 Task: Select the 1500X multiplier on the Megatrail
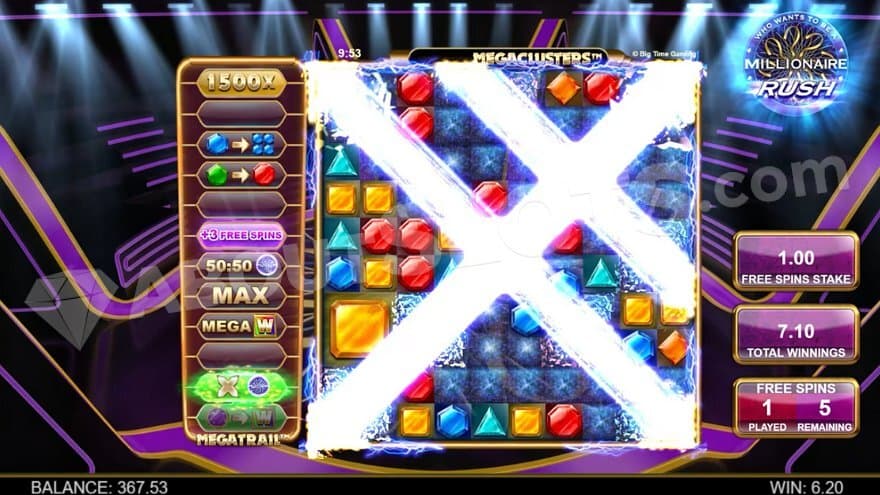241,83
